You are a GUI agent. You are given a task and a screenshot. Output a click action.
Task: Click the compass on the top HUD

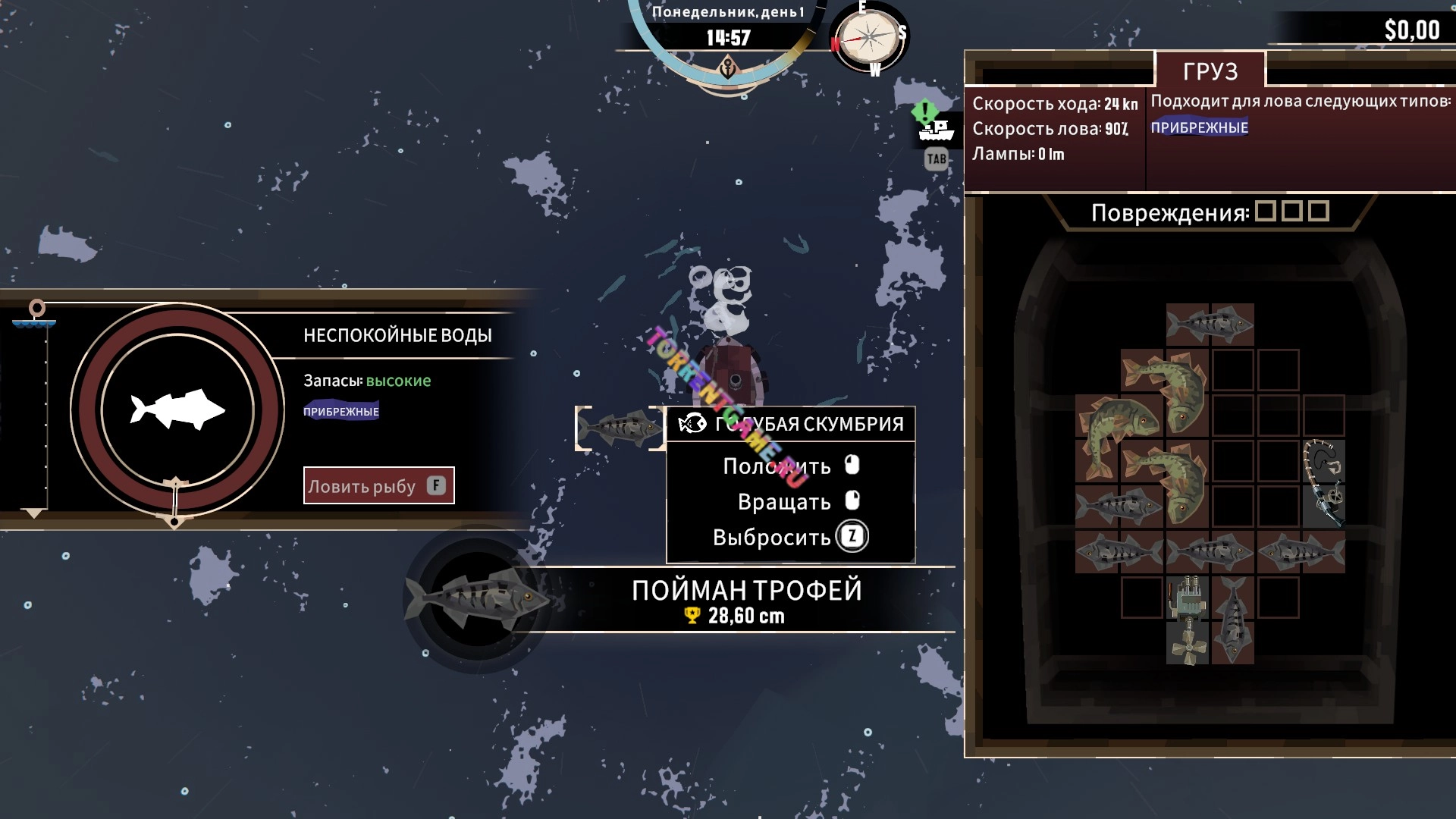coord(869,38)
